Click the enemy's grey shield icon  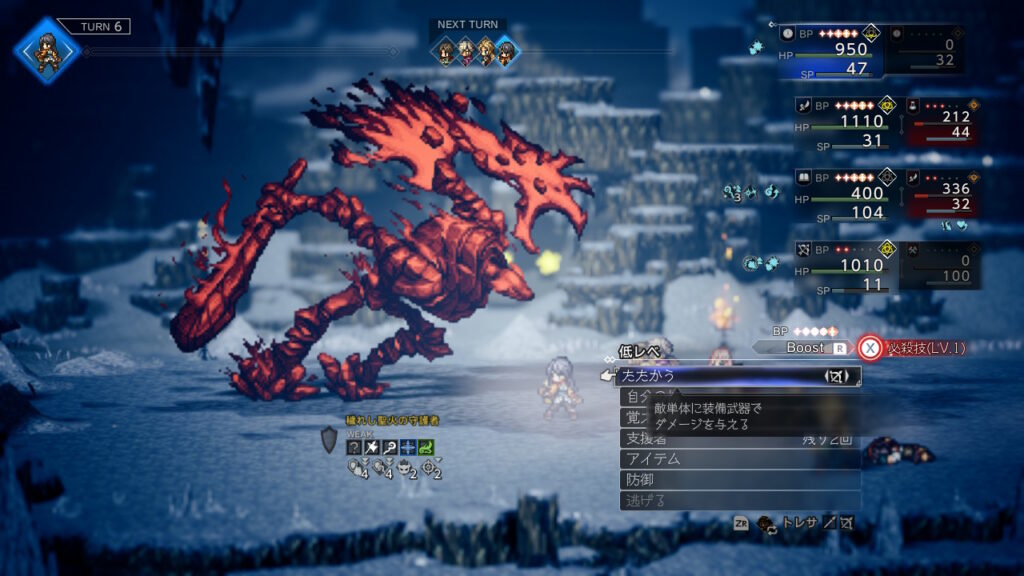(329, 439)
